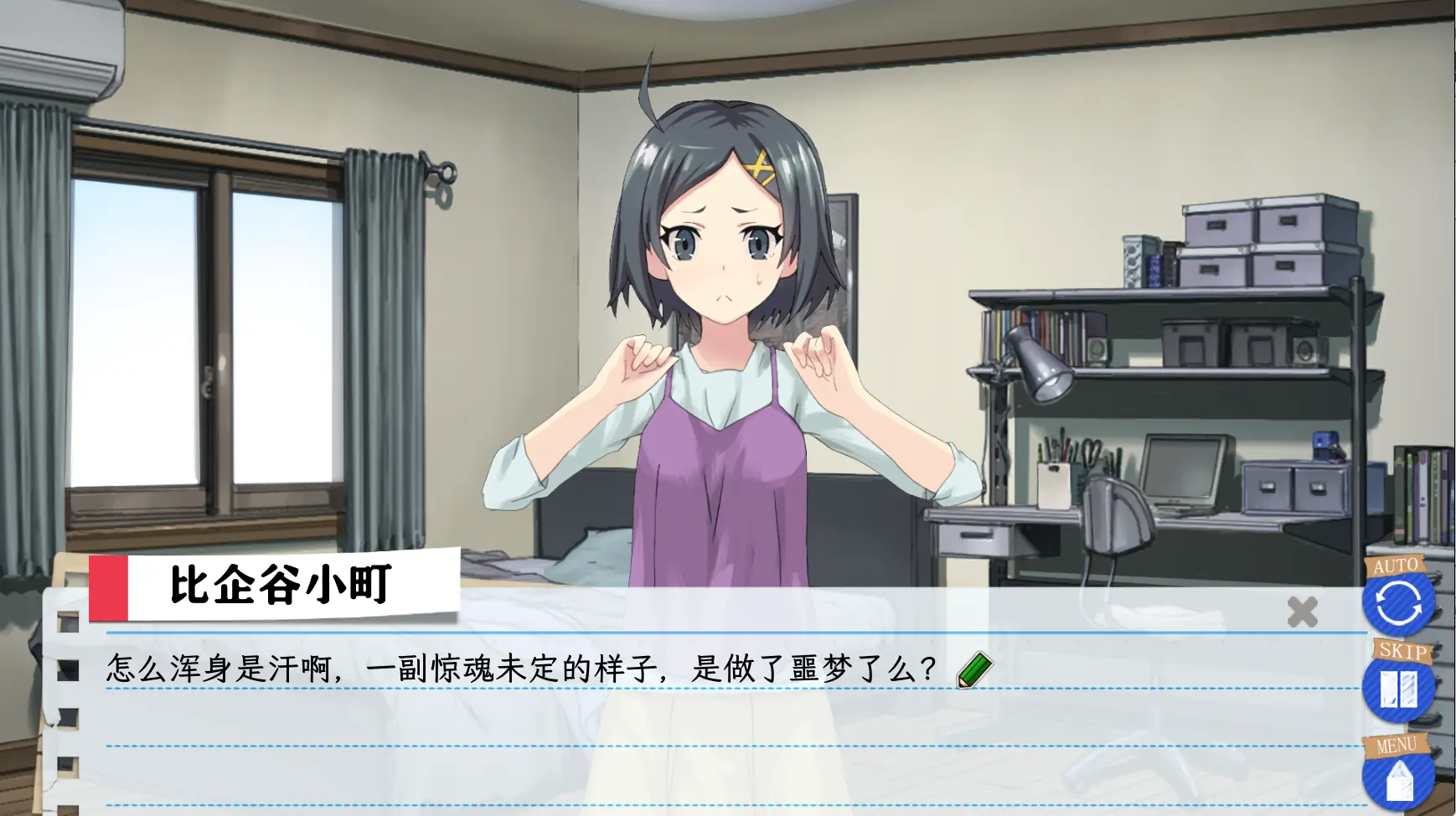Hide the dialogue box with X
The image size is (1456, 816).
tap(1302, 612)
